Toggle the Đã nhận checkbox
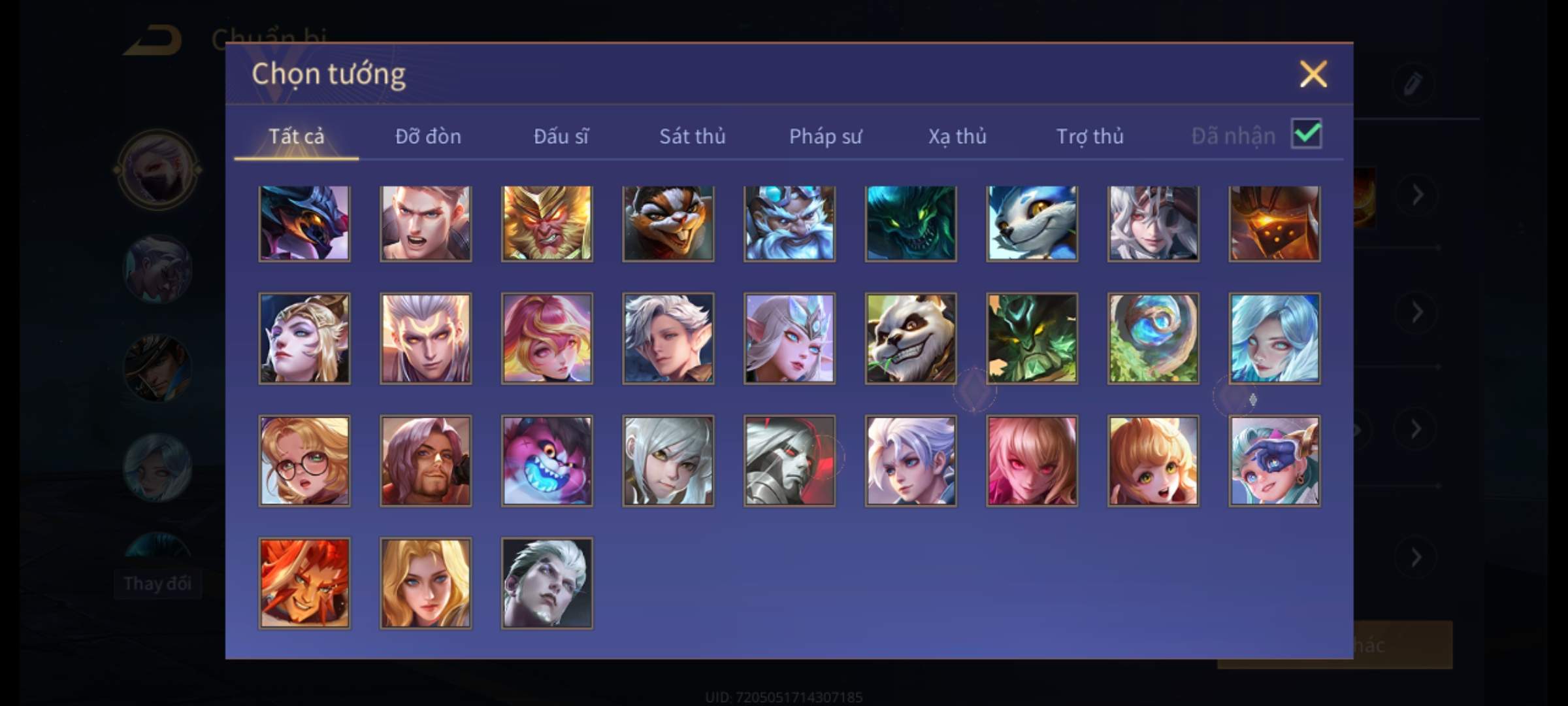Image resolution: width=1568 pixels, height=706 pixels. point(1306,134)
